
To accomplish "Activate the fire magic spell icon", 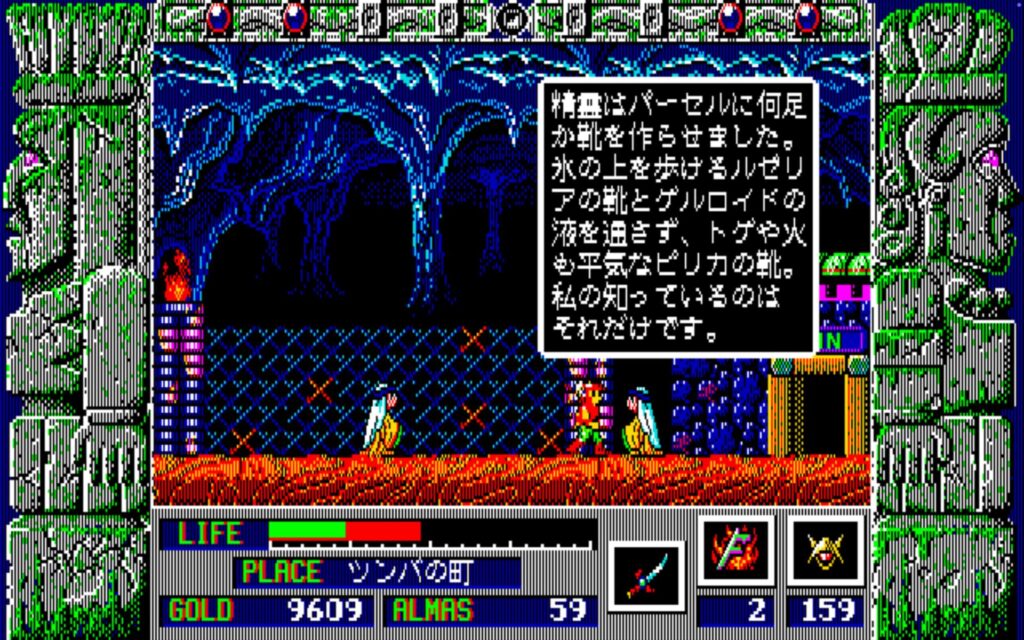I will click(x=735, y=550).
